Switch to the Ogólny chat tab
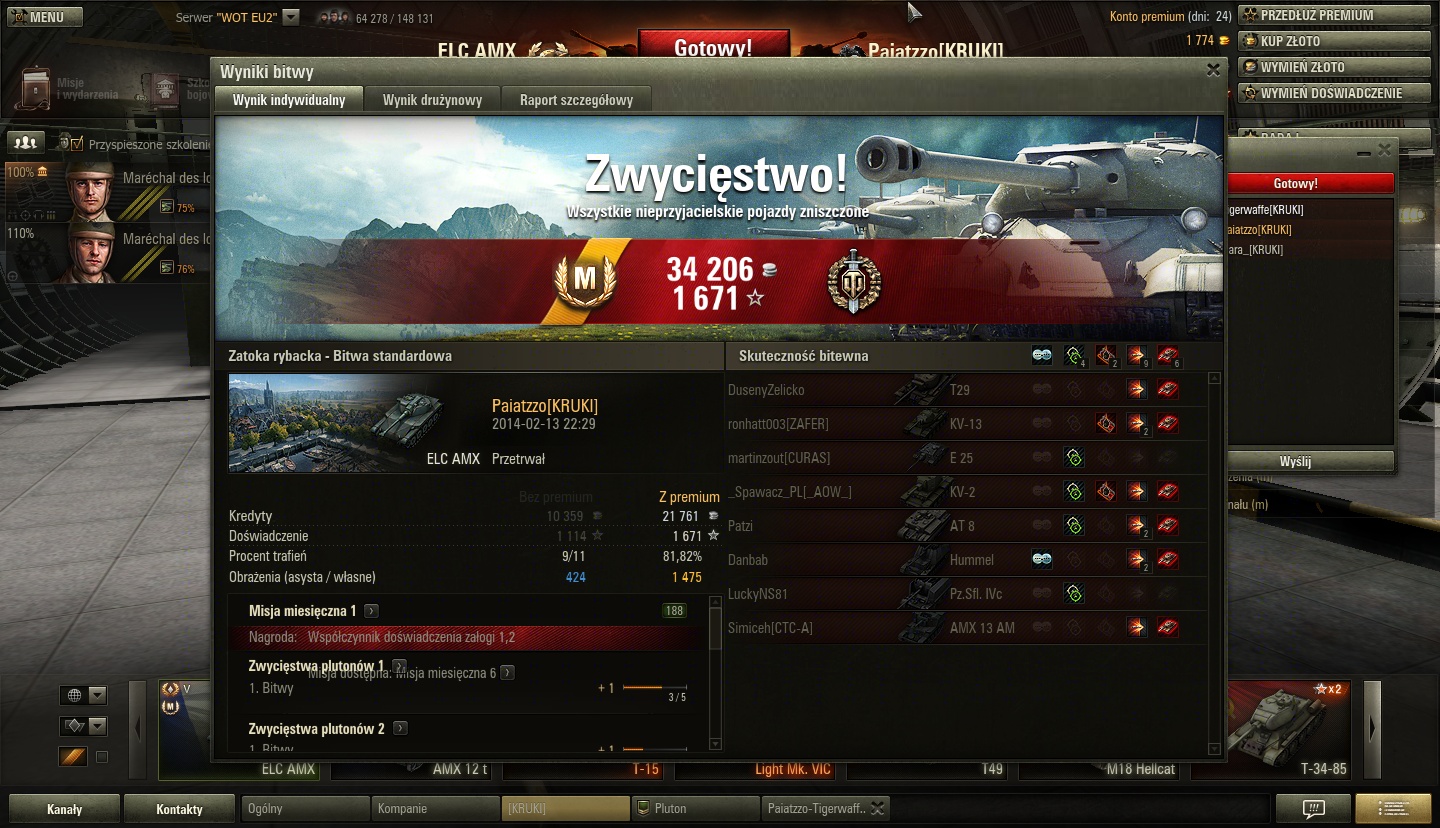 [x=305, y=808]
